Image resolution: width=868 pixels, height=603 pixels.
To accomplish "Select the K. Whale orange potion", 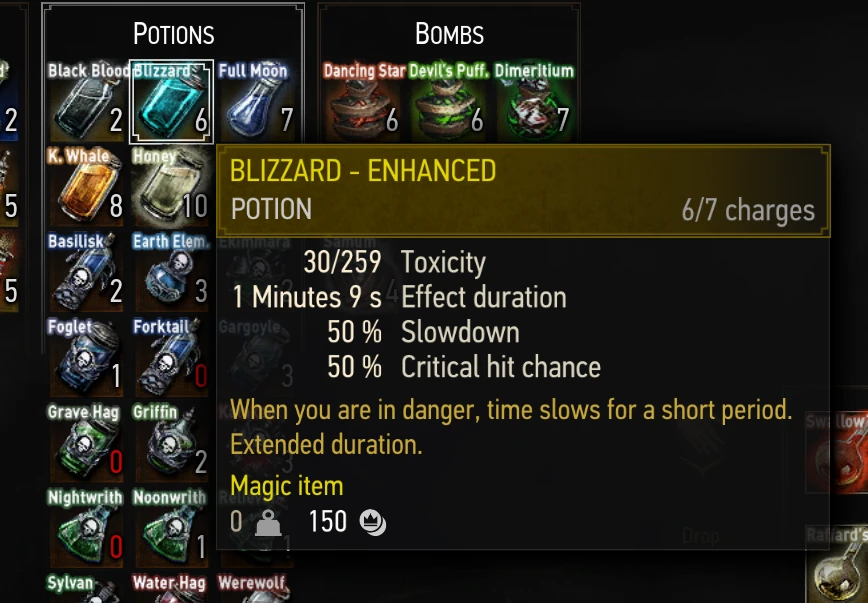I will pyautogui.click(x=86, y=188).
